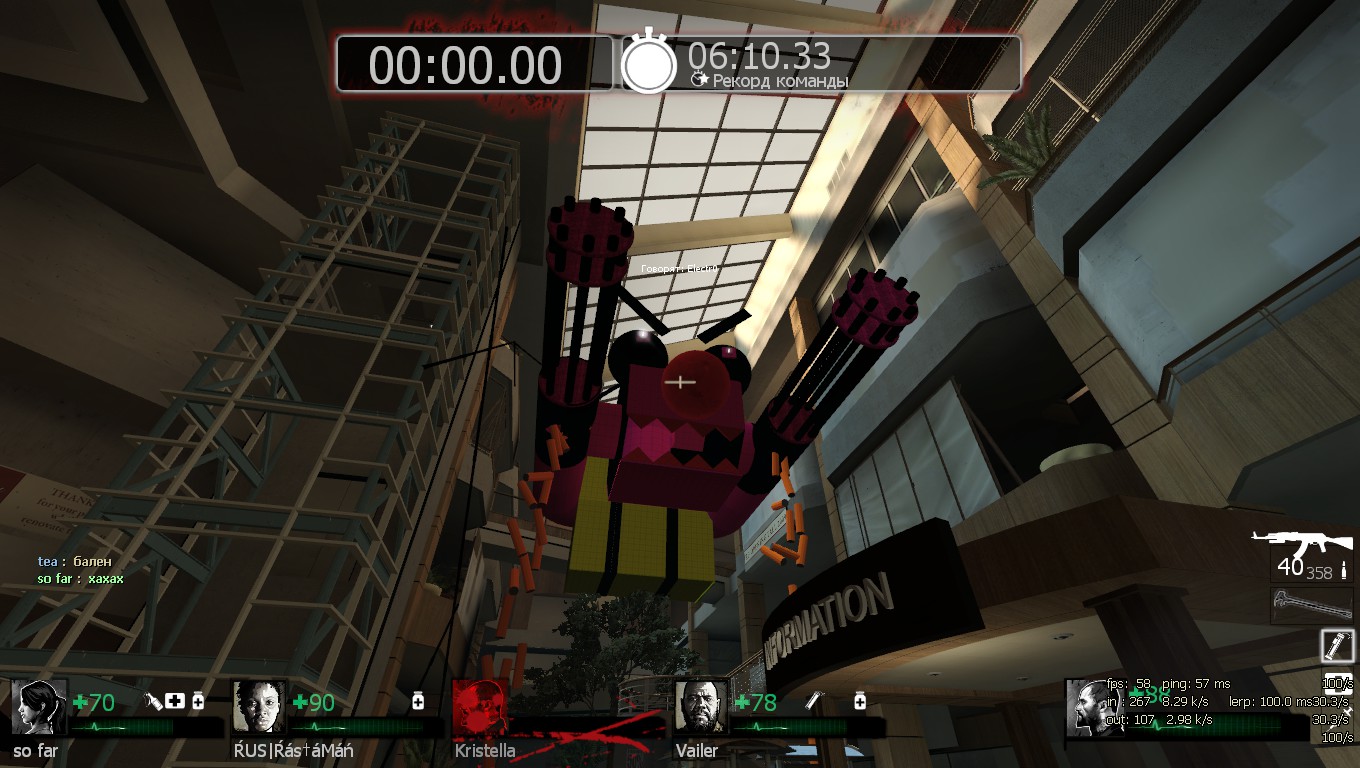Screen dimensions: 1360x768
Task: Click Vailer's pipe bomb icon
Action: 815,702
